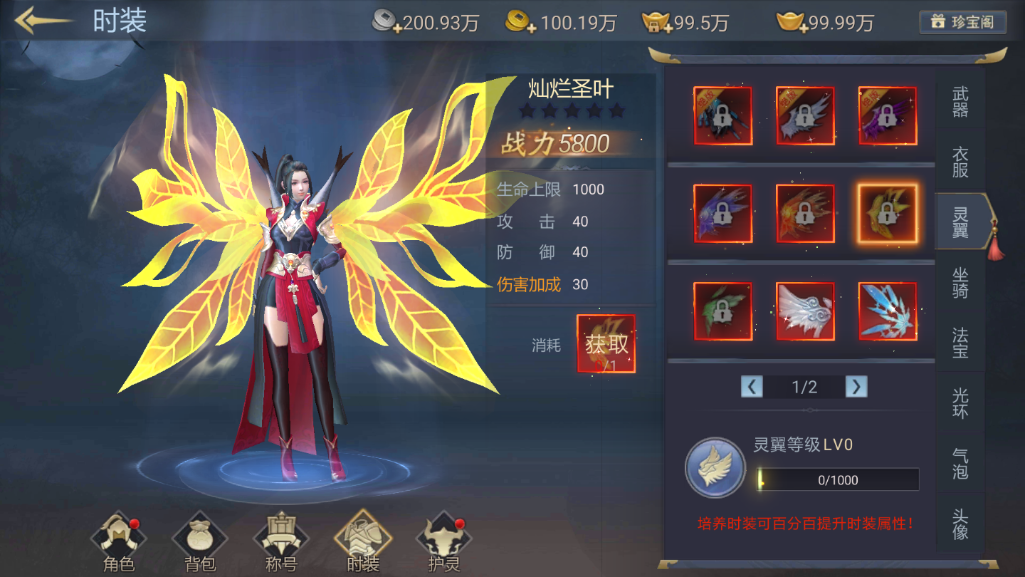
Task: Switch to the 武器 weapon tab
Action: pyautogui.click(x=960, y=103)
